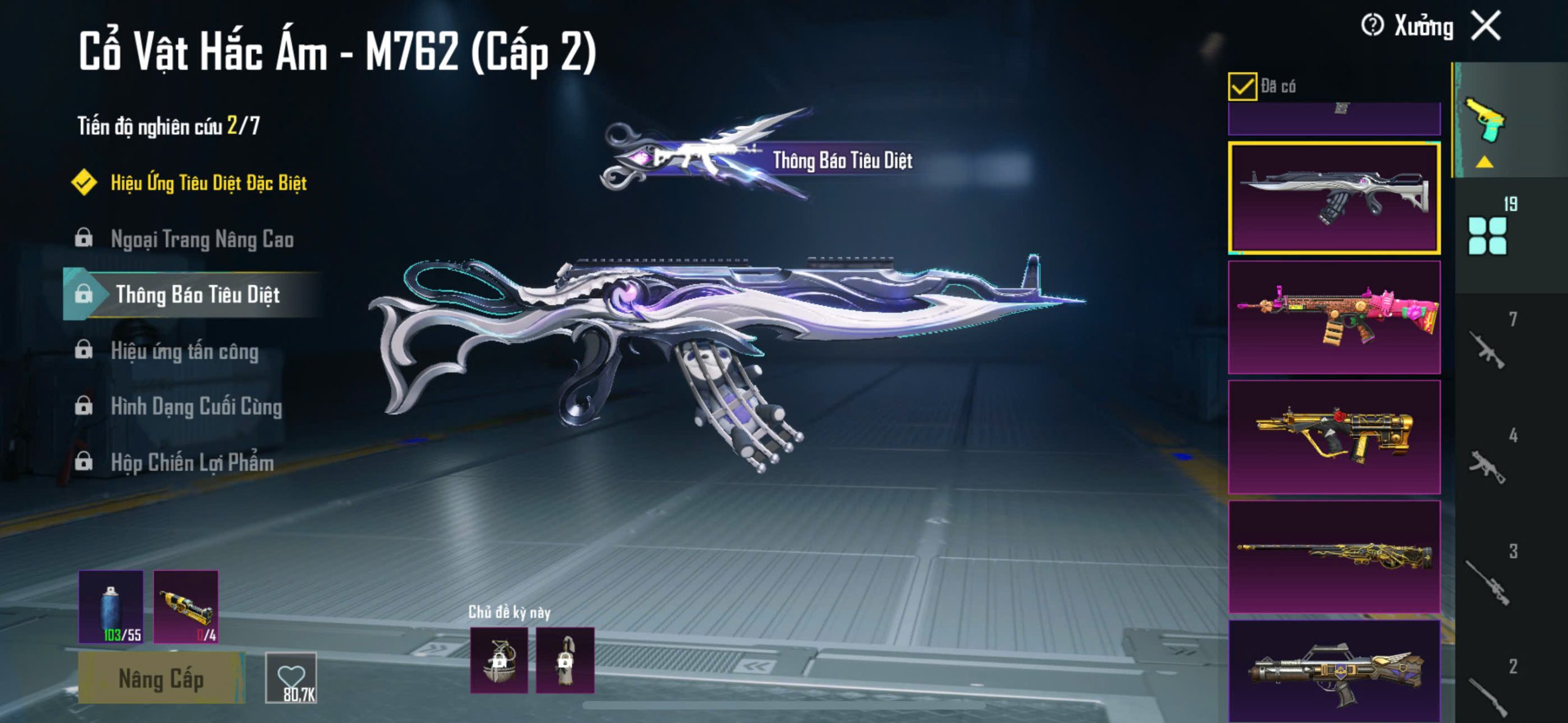Select Ngoại Trang Nâng Cao stage
Viewport: 1568px width, 723px height.
click(202, 239)
